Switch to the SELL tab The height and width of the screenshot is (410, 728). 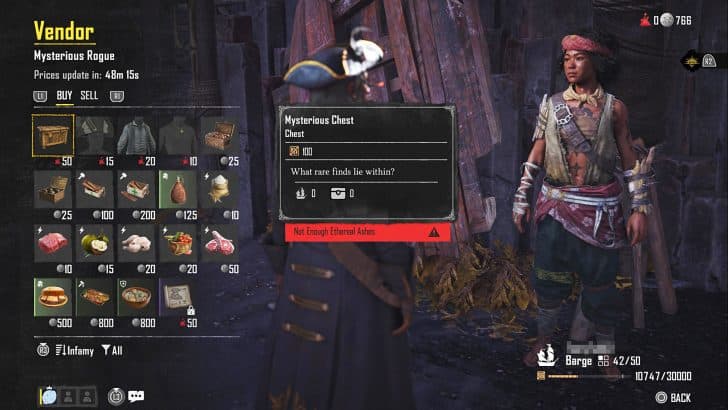90,96
